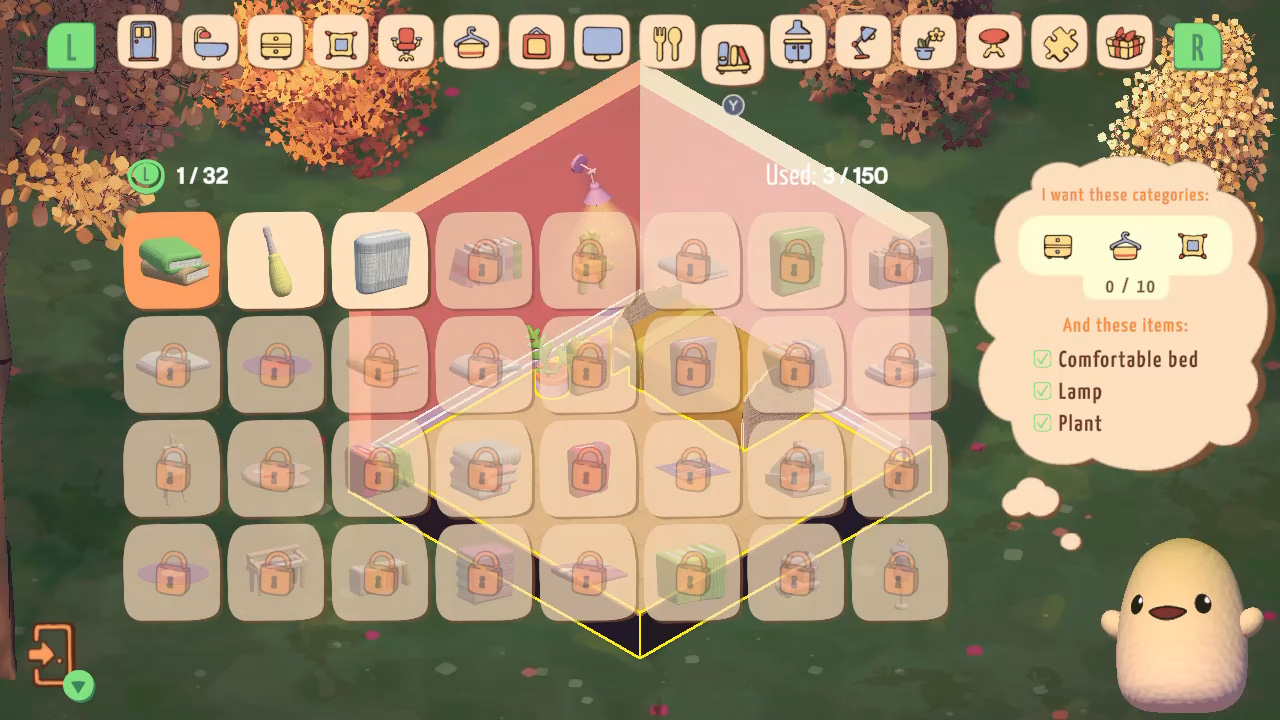Select the bathtub category icon
Image resolution: width=1280 pixels, height=720 pixels.
click(209, 44)
